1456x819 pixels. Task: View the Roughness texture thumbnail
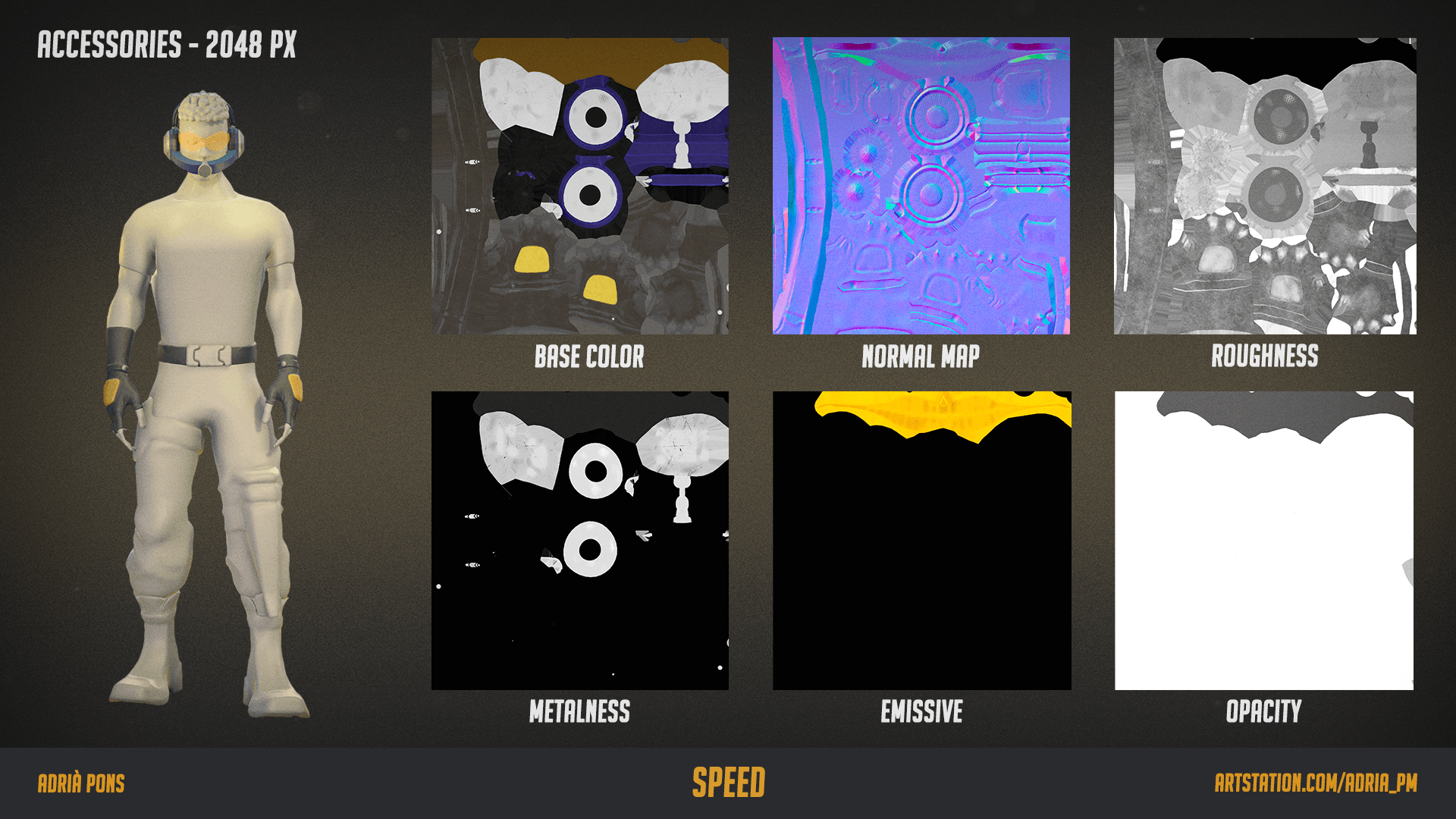[x=1264, y=186]
